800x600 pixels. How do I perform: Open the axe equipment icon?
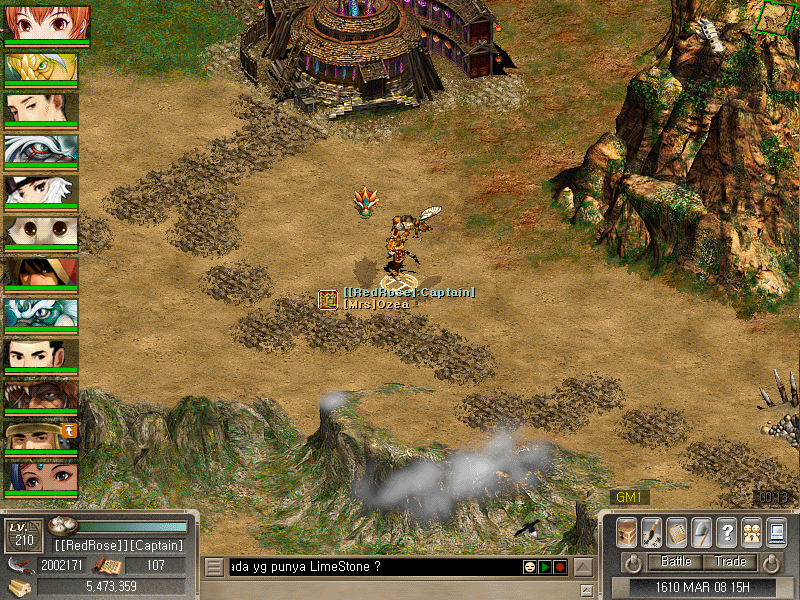tap(702, 531)
